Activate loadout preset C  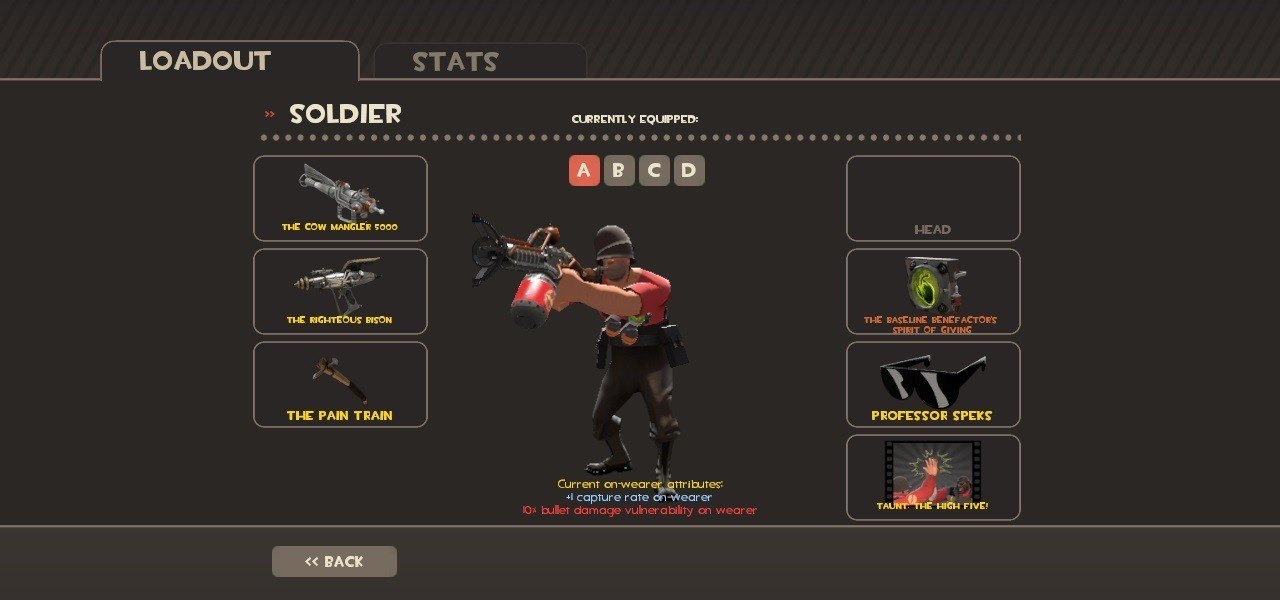[x=654, y=171]
